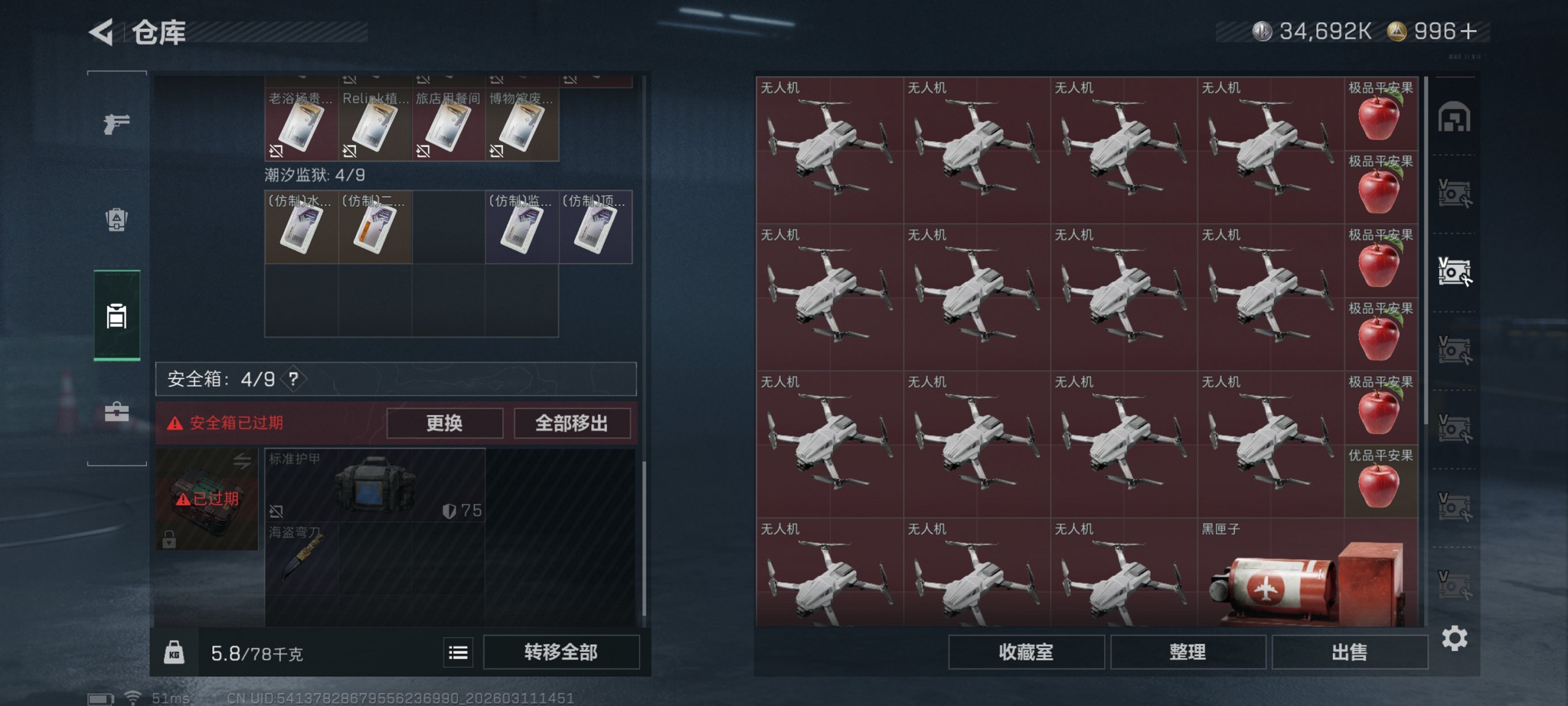Click the list view icon beside the weight display
Screen dimensions: 1568x706
pos(458,652)
